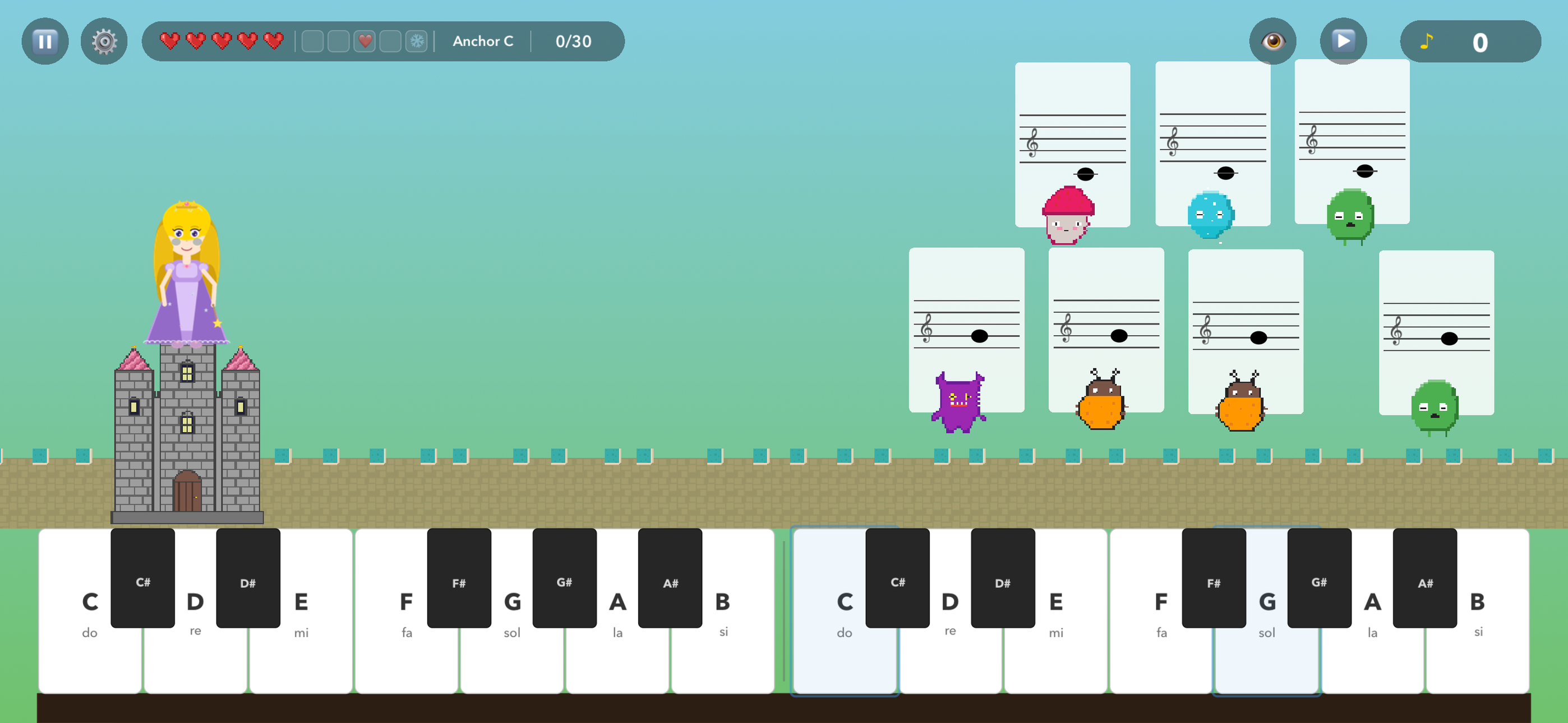
Task: Click the play arrow button
Action: point(1344,41)
